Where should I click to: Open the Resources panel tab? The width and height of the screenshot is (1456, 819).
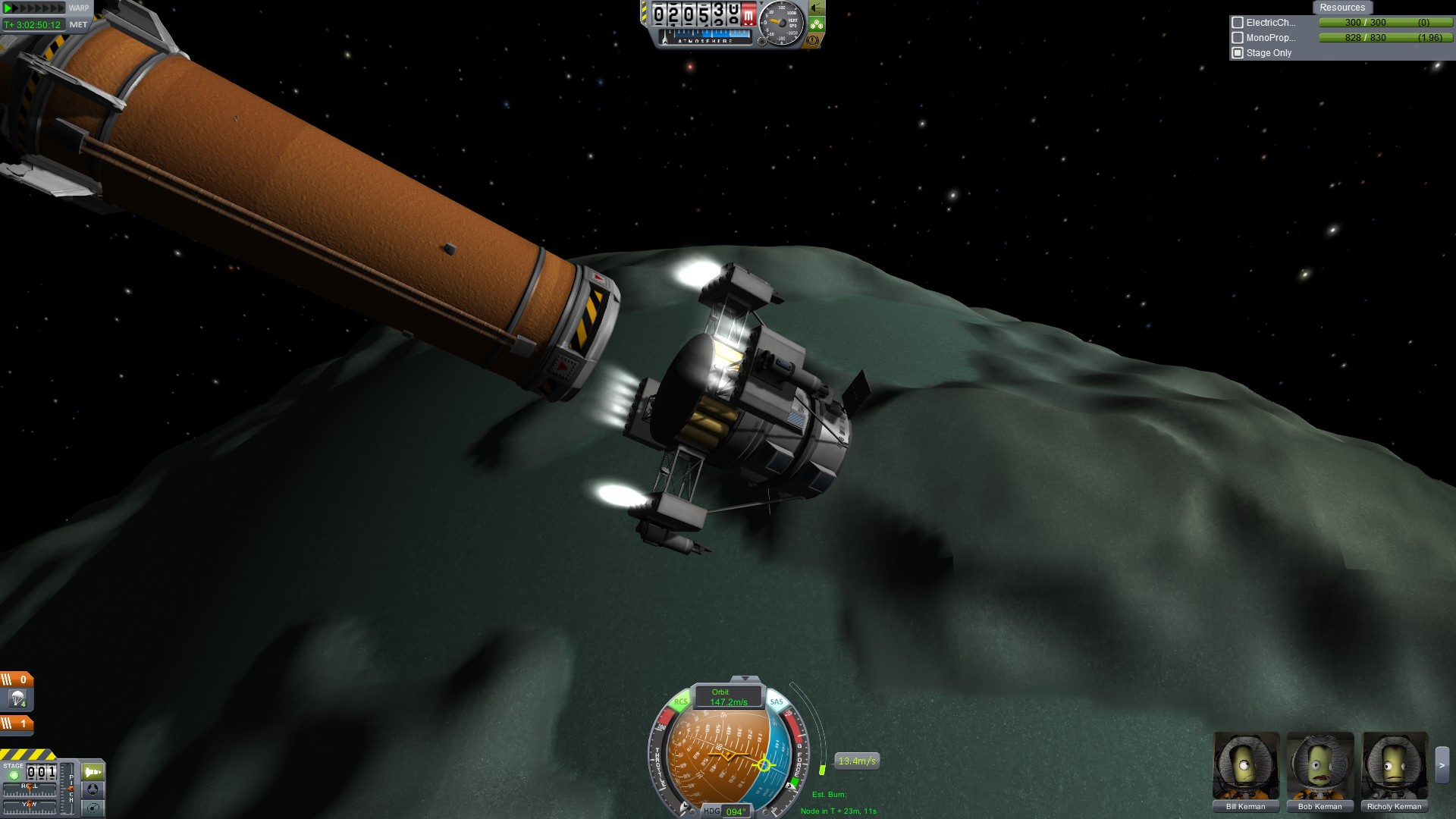click(1341, 8)
